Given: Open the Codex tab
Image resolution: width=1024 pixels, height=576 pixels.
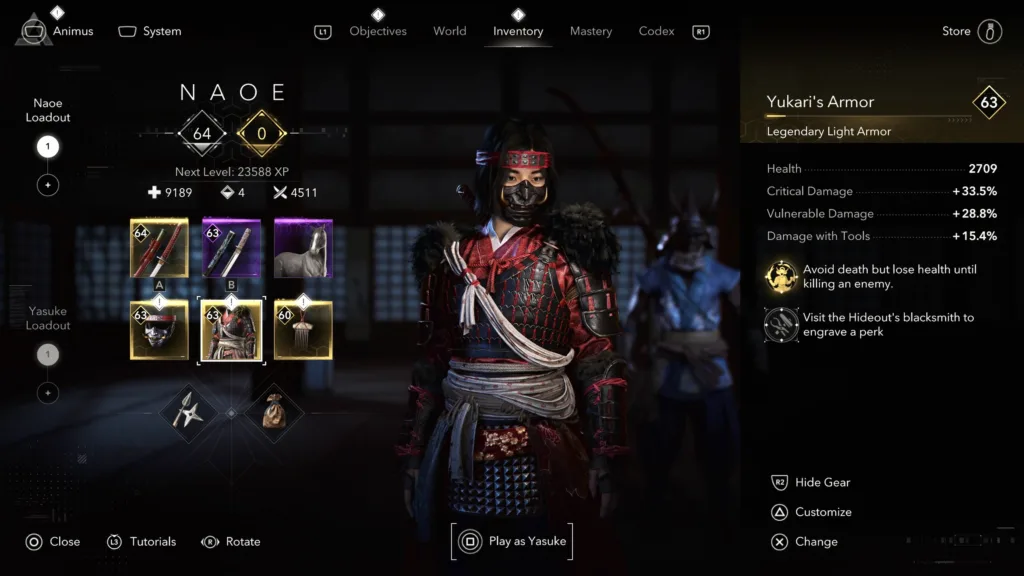Looking at the screenshot, I should click(x=656, y=31).
